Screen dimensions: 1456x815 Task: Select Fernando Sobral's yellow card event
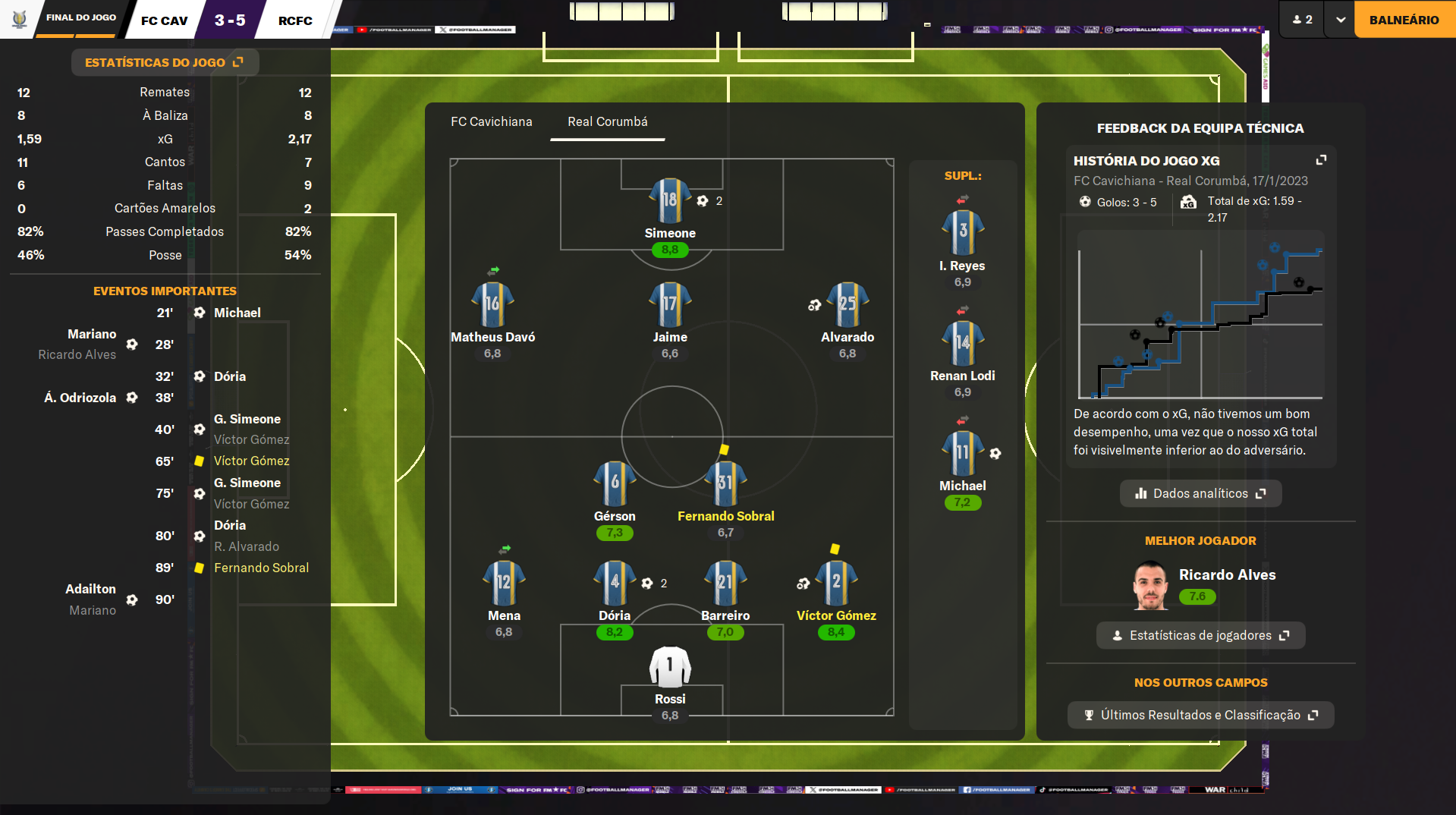(x=261, y=568)
